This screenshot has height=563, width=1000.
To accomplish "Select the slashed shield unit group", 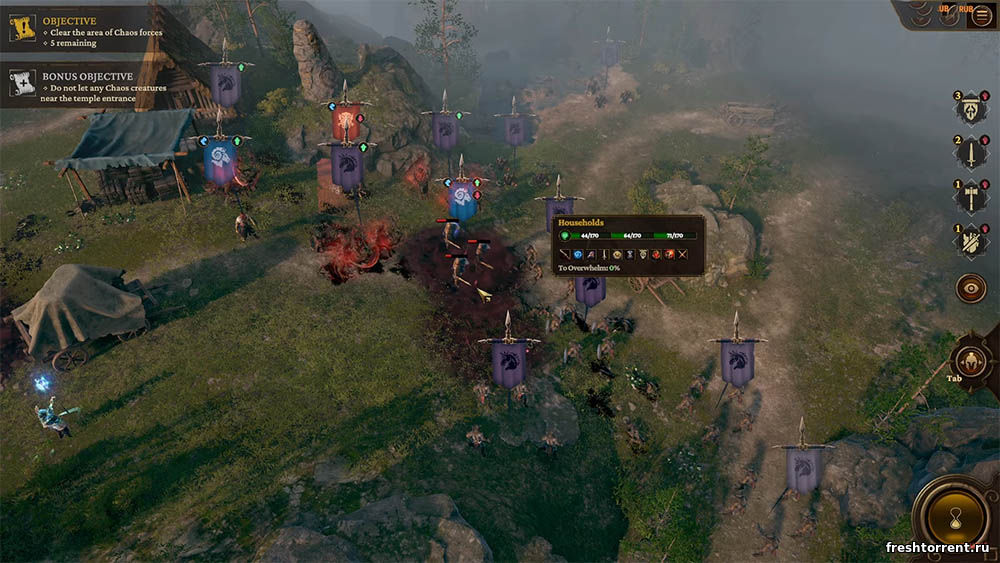I will (x=972, y=241).
